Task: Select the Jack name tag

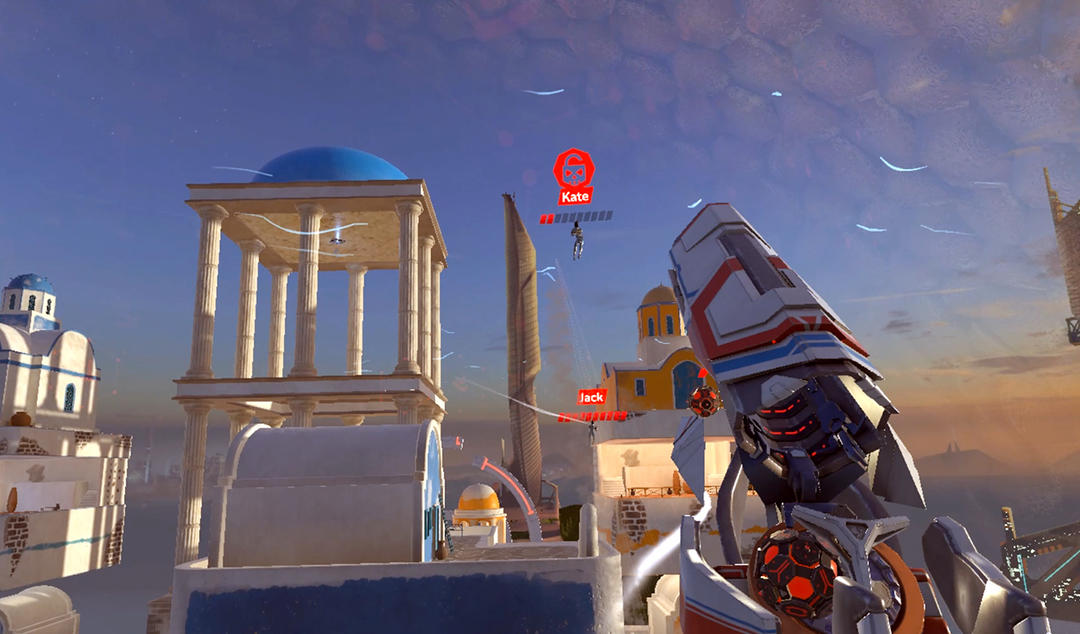Action: [592, 397]
